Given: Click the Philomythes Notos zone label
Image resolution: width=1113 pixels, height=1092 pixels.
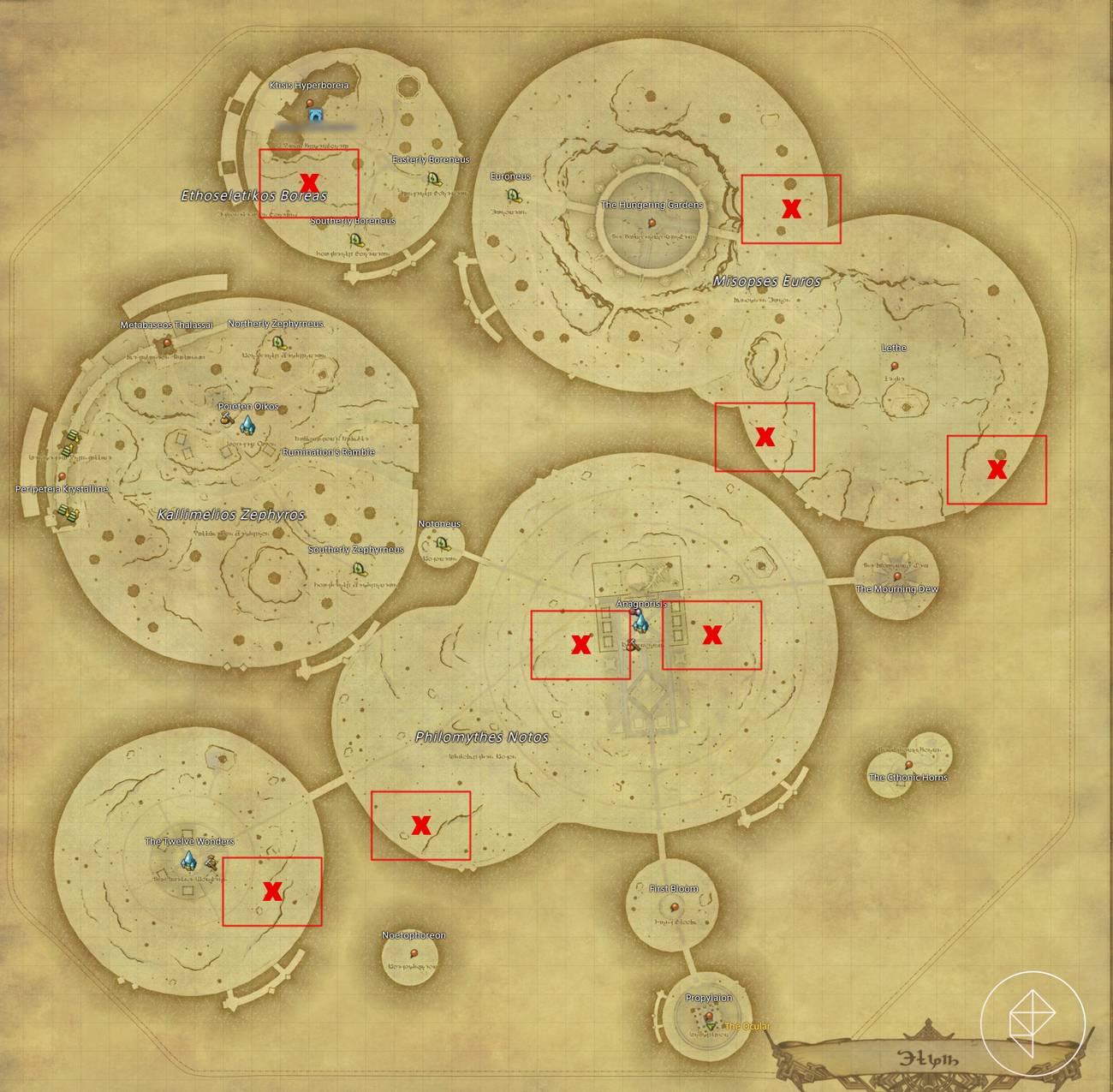Looking at the screenshot, I should pos(482,736).
